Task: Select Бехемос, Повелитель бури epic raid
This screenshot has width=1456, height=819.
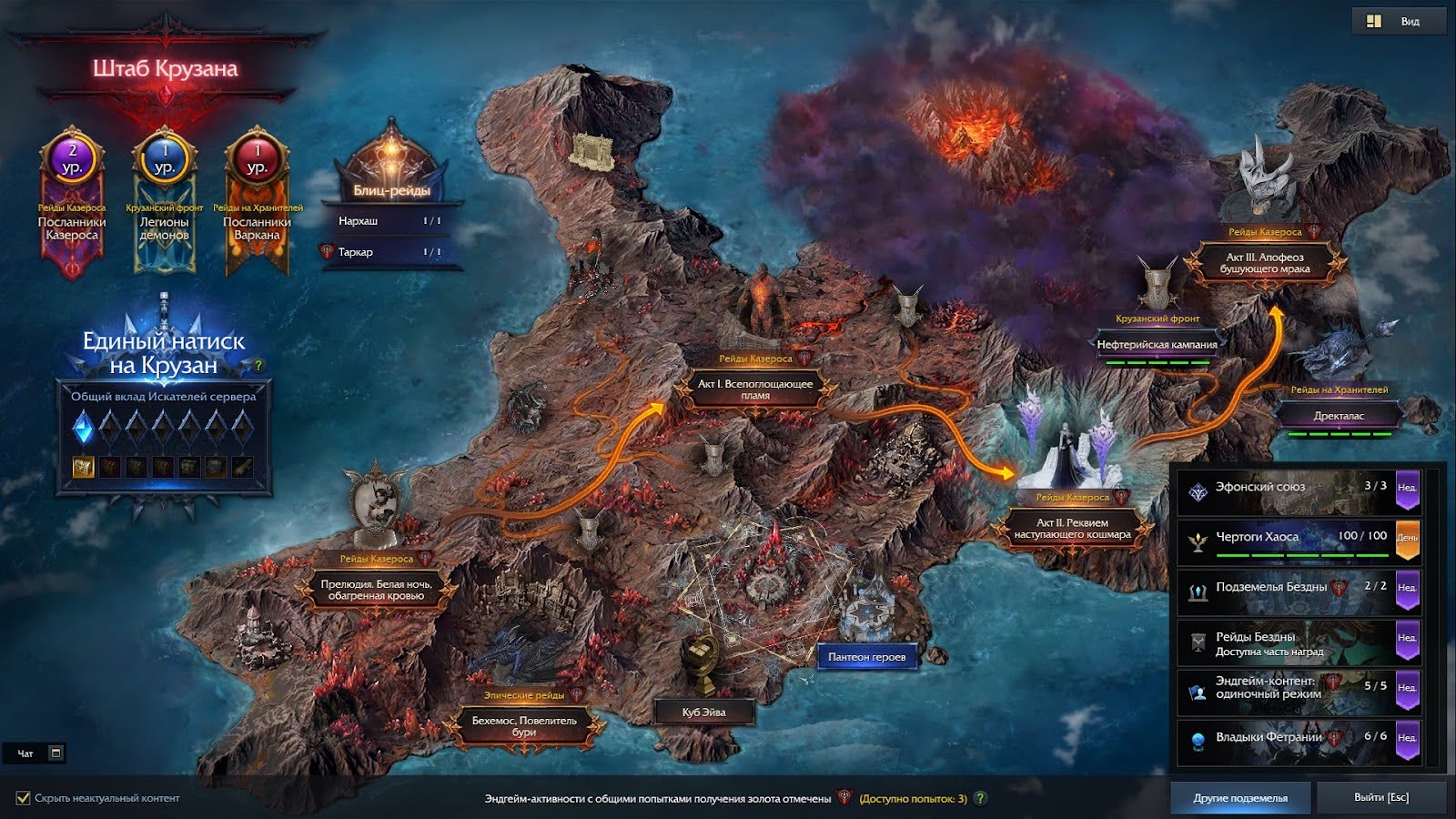Action: 524,725
